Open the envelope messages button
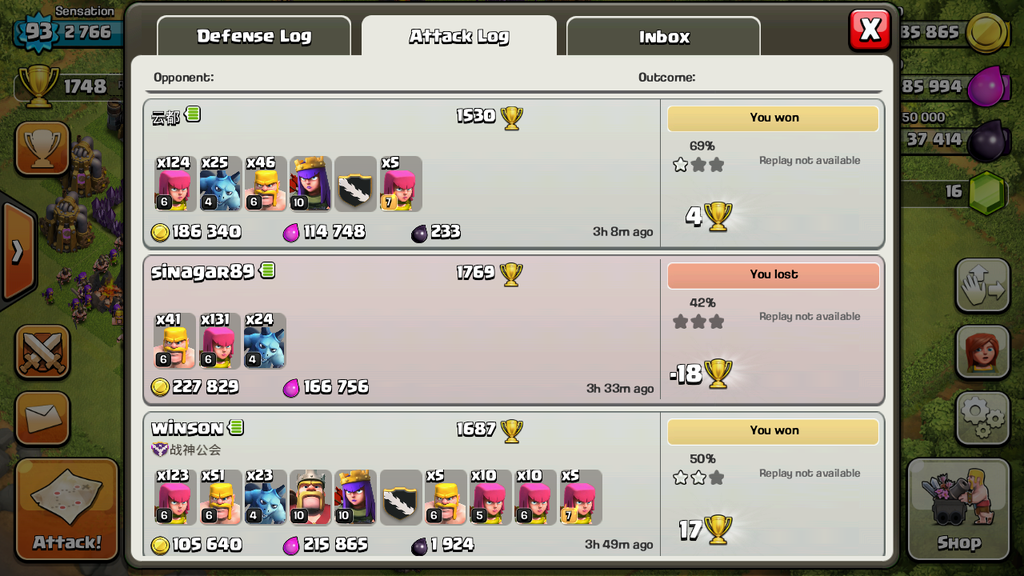 42,418
